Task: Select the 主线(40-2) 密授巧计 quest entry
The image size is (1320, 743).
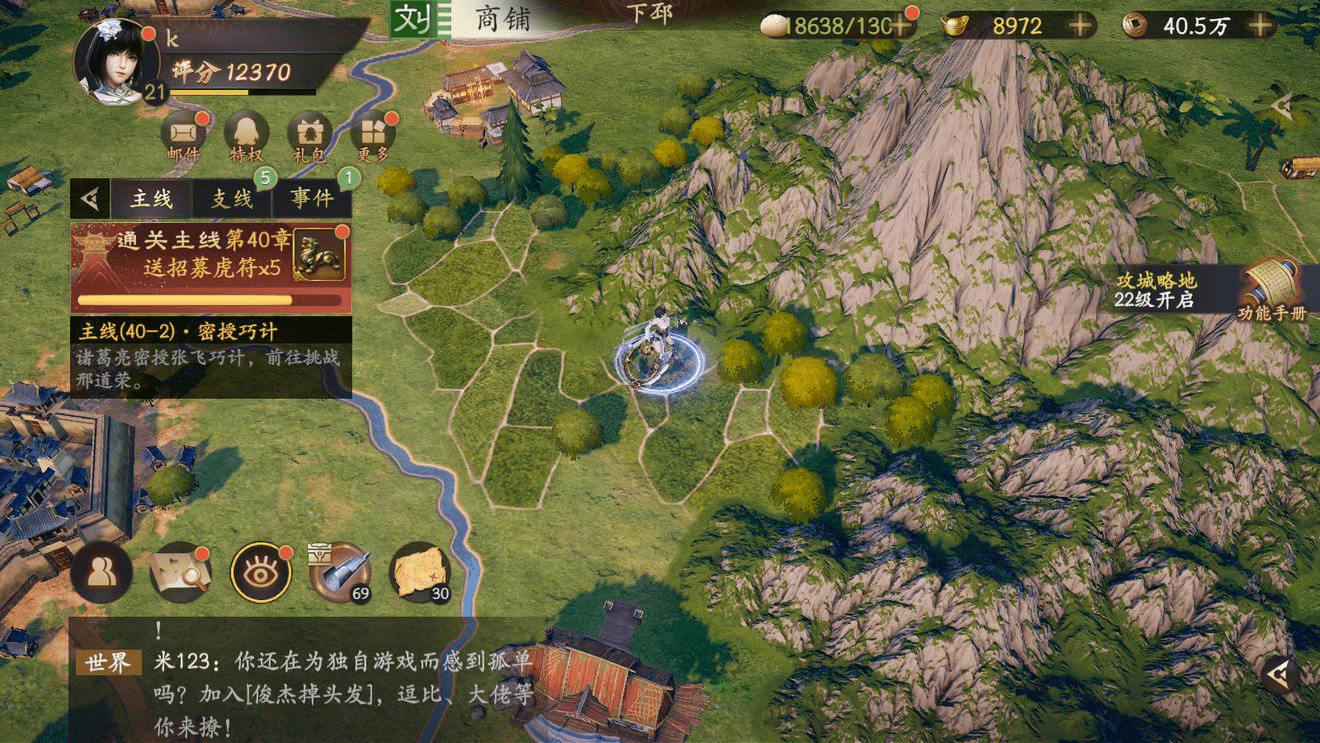Action: click(210, 355)
